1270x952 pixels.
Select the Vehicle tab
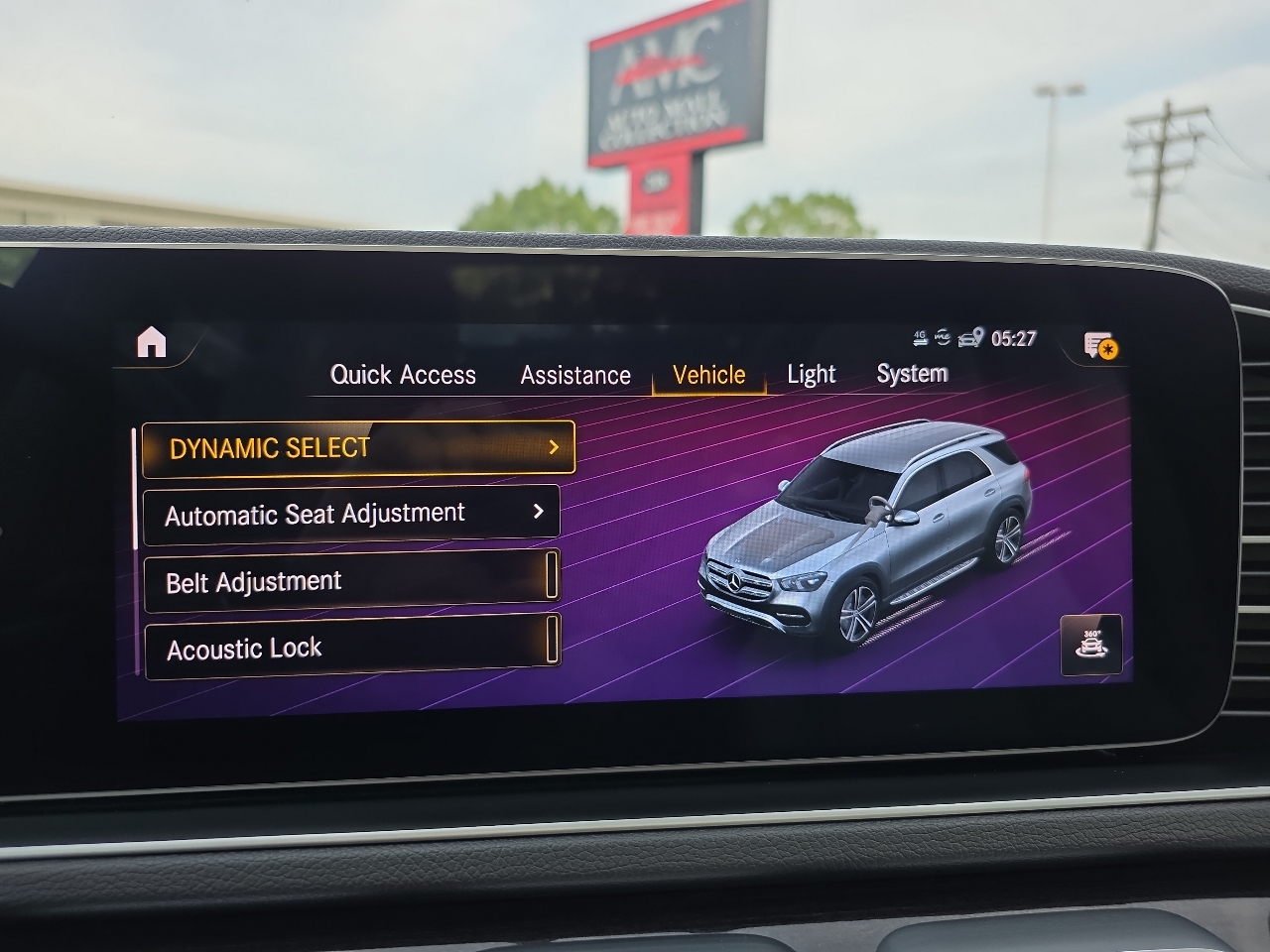(708, 375)
